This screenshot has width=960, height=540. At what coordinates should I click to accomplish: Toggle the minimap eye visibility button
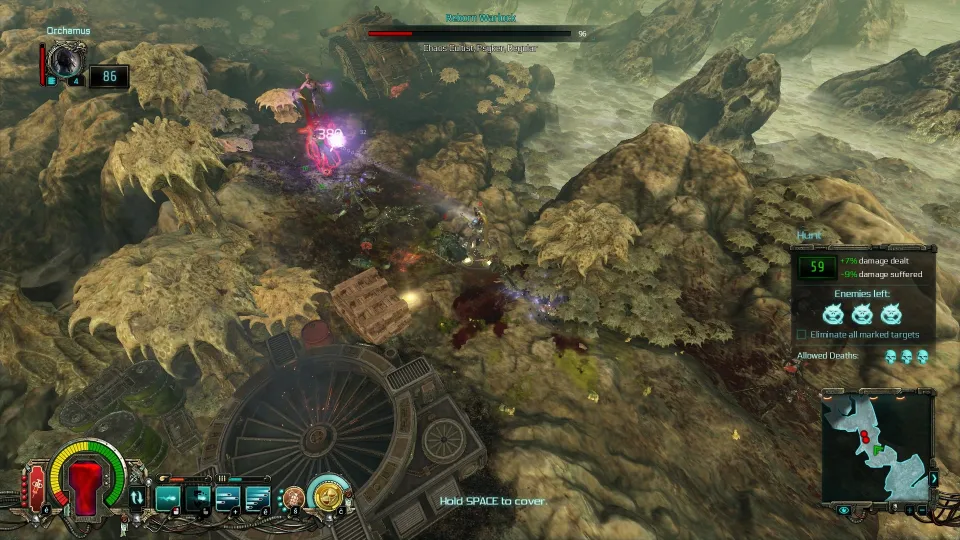point(845,510)
